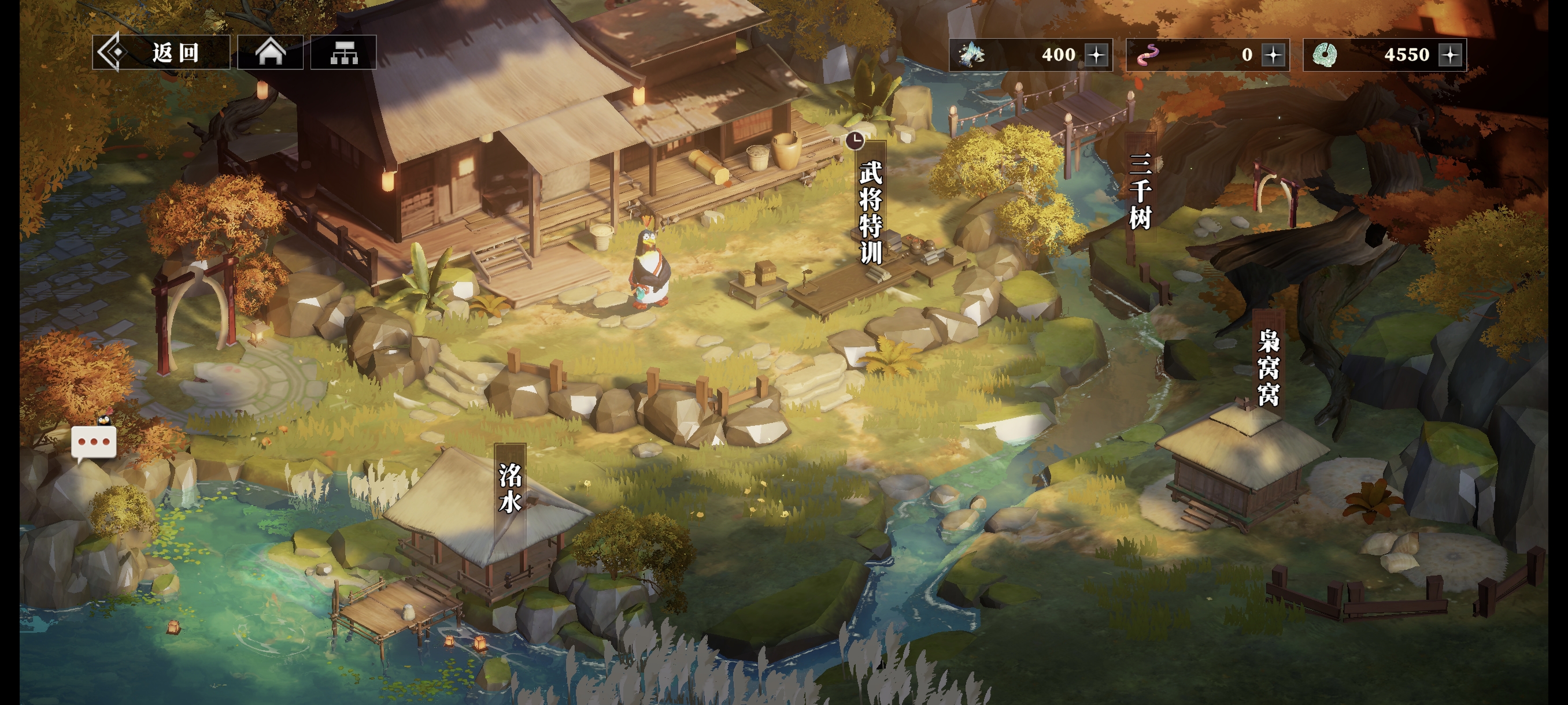Add more pink worm currency
The image size is (1568, 705).
coord(1273,55)
